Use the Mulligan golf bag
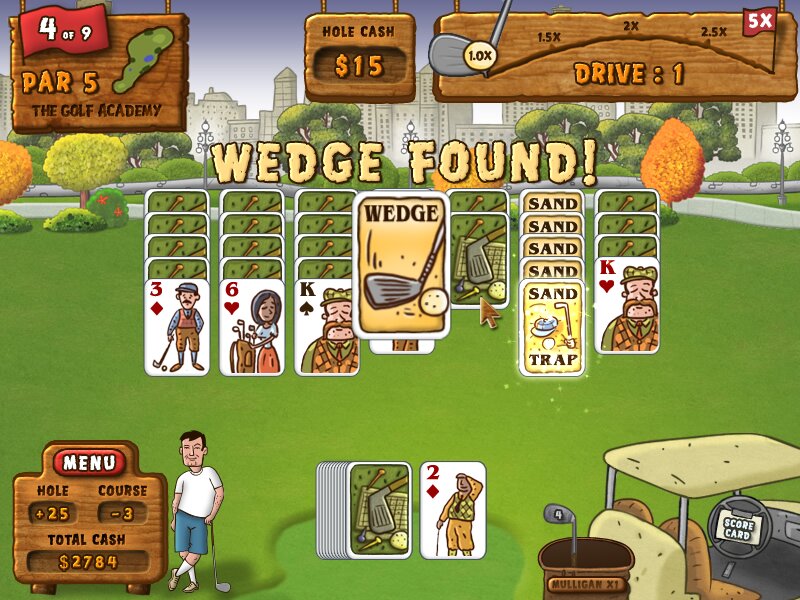This screenshot has height=600, width=800. 572,560
